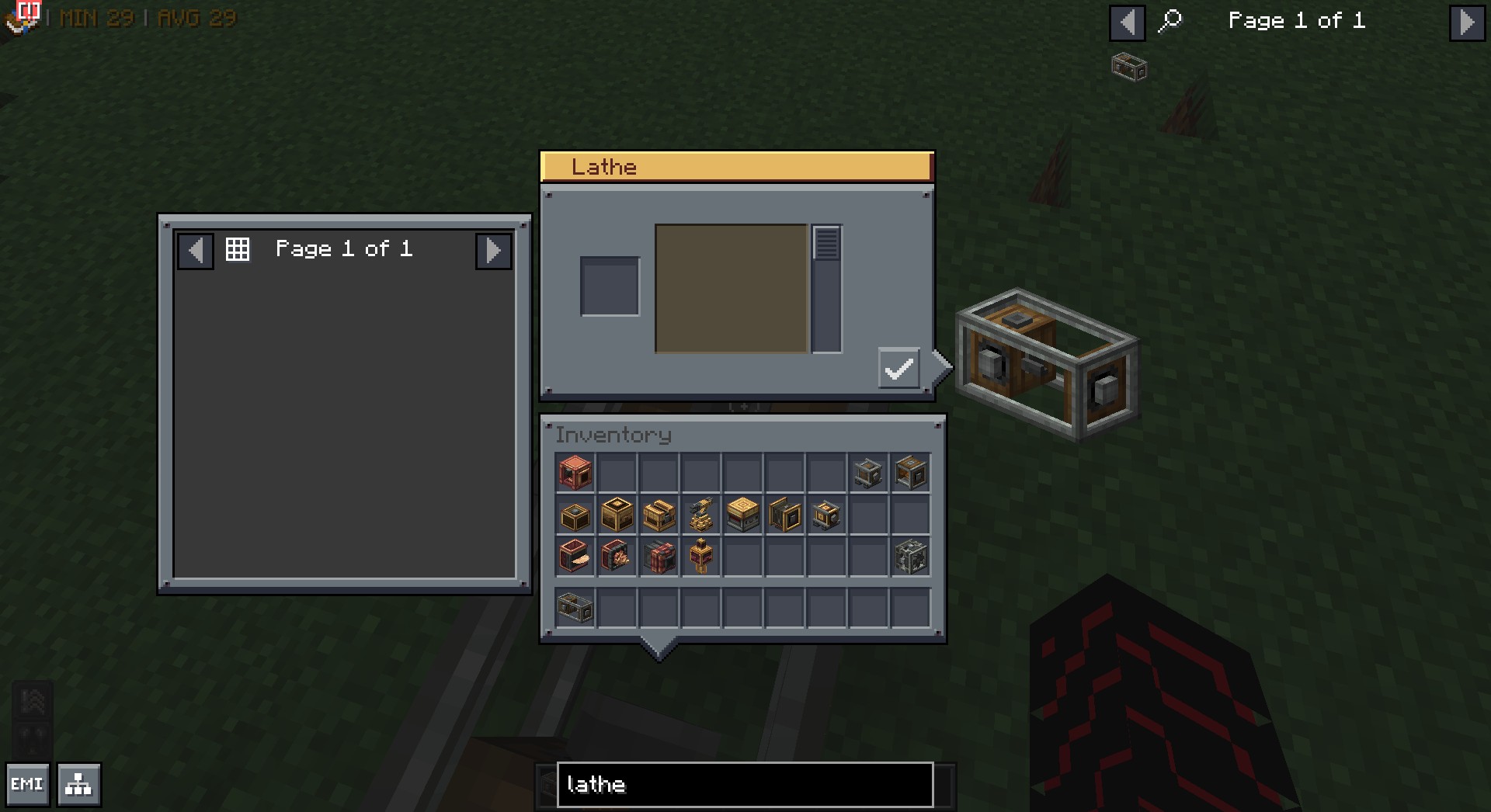Click the magnifying glass index mode icon

[1170, 21]
